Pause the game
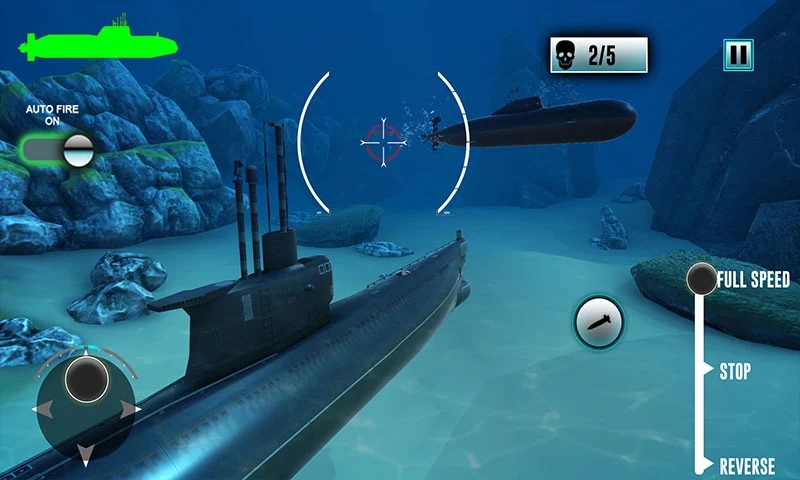This screenshot has height=480, width=800. pyautogui.click(x=738, y=54)
